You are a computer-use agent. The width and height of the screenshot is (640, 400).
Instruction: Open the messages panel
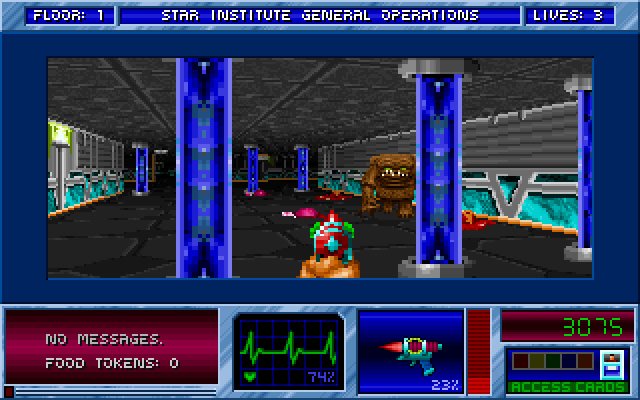pos(112,350)
